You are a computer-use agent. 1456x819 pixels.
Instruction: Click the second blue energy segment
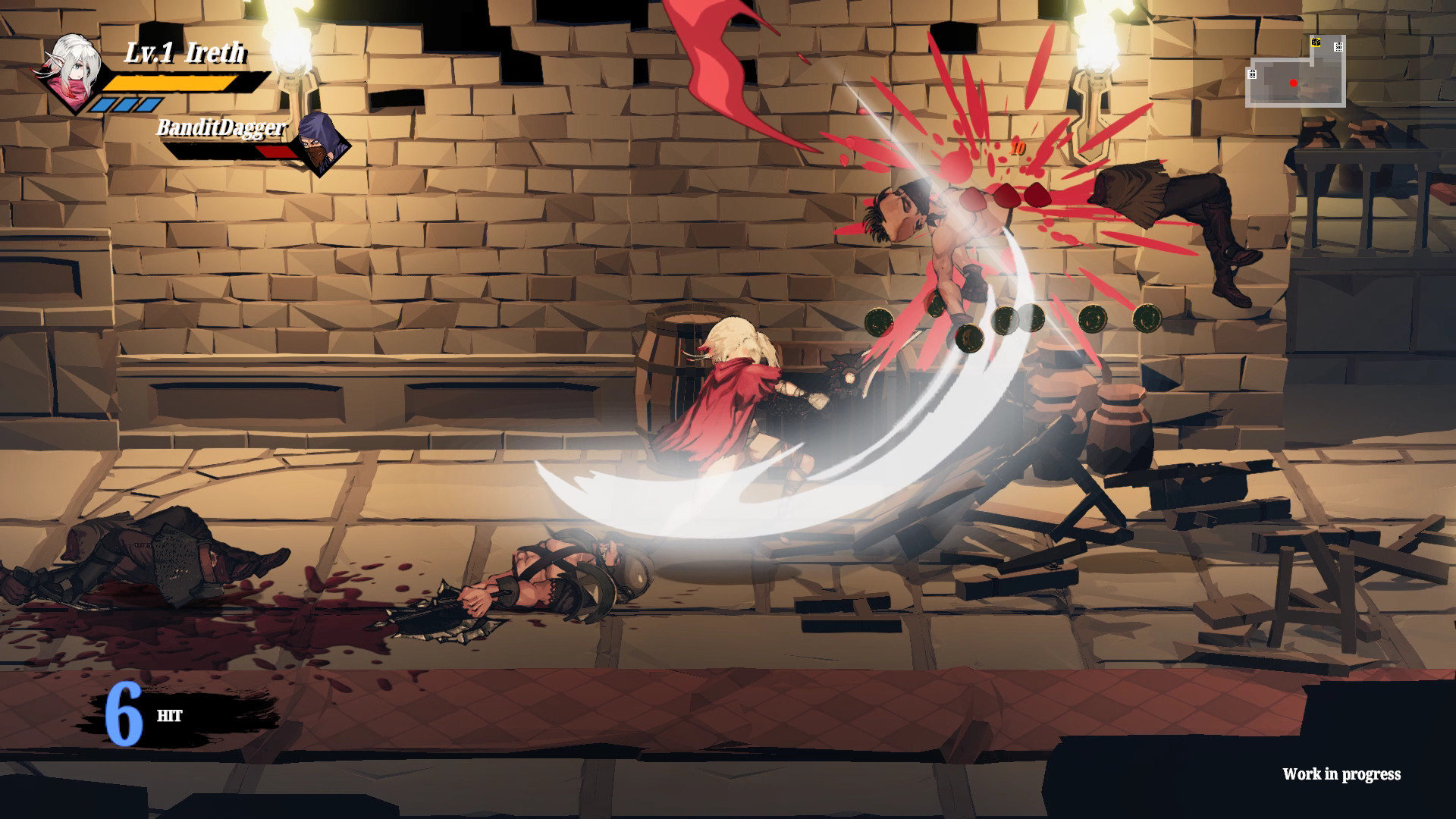coord(126,104)
